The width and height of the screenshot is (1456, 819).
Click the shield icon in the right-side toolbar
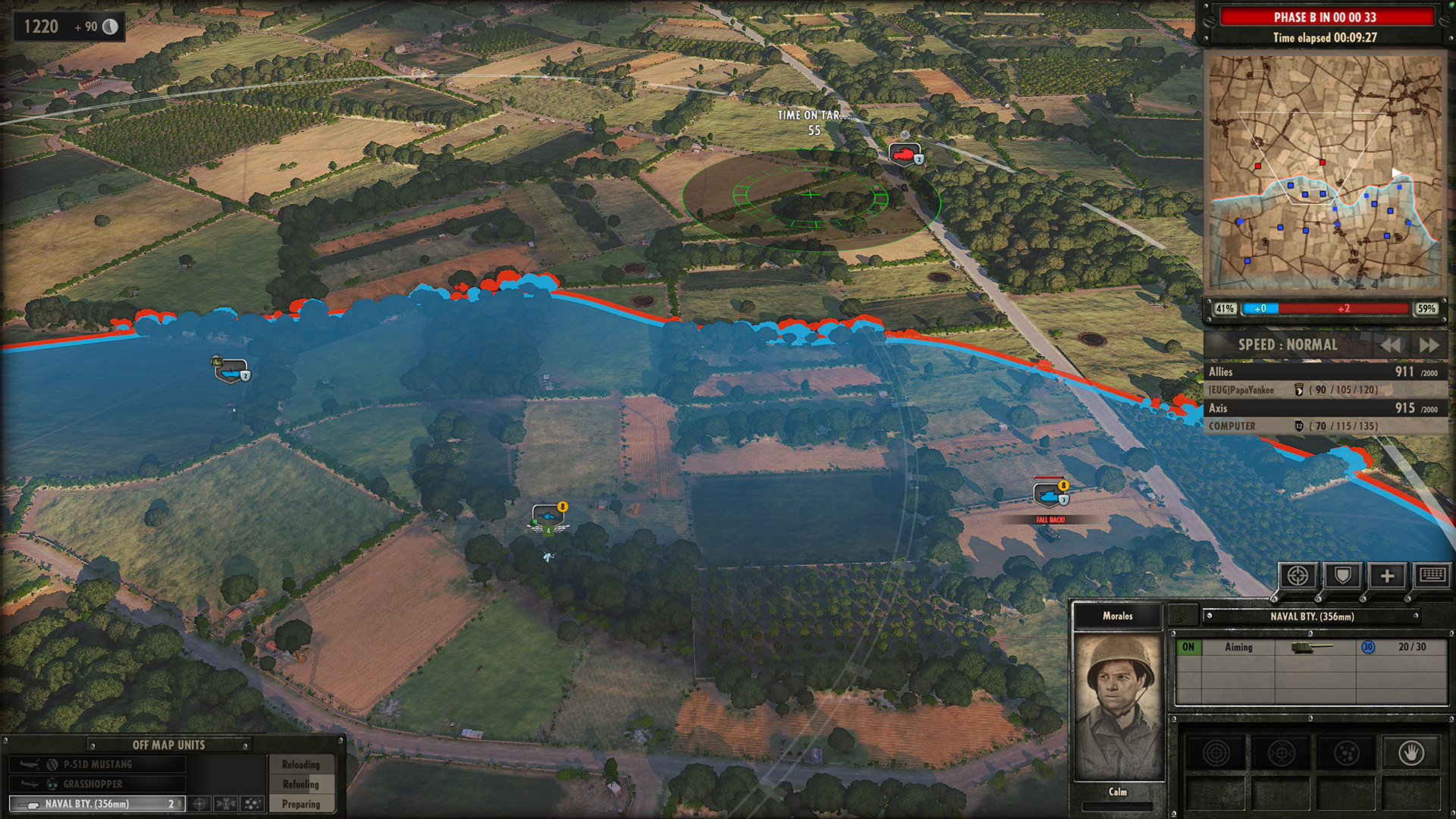[1344, 575]
